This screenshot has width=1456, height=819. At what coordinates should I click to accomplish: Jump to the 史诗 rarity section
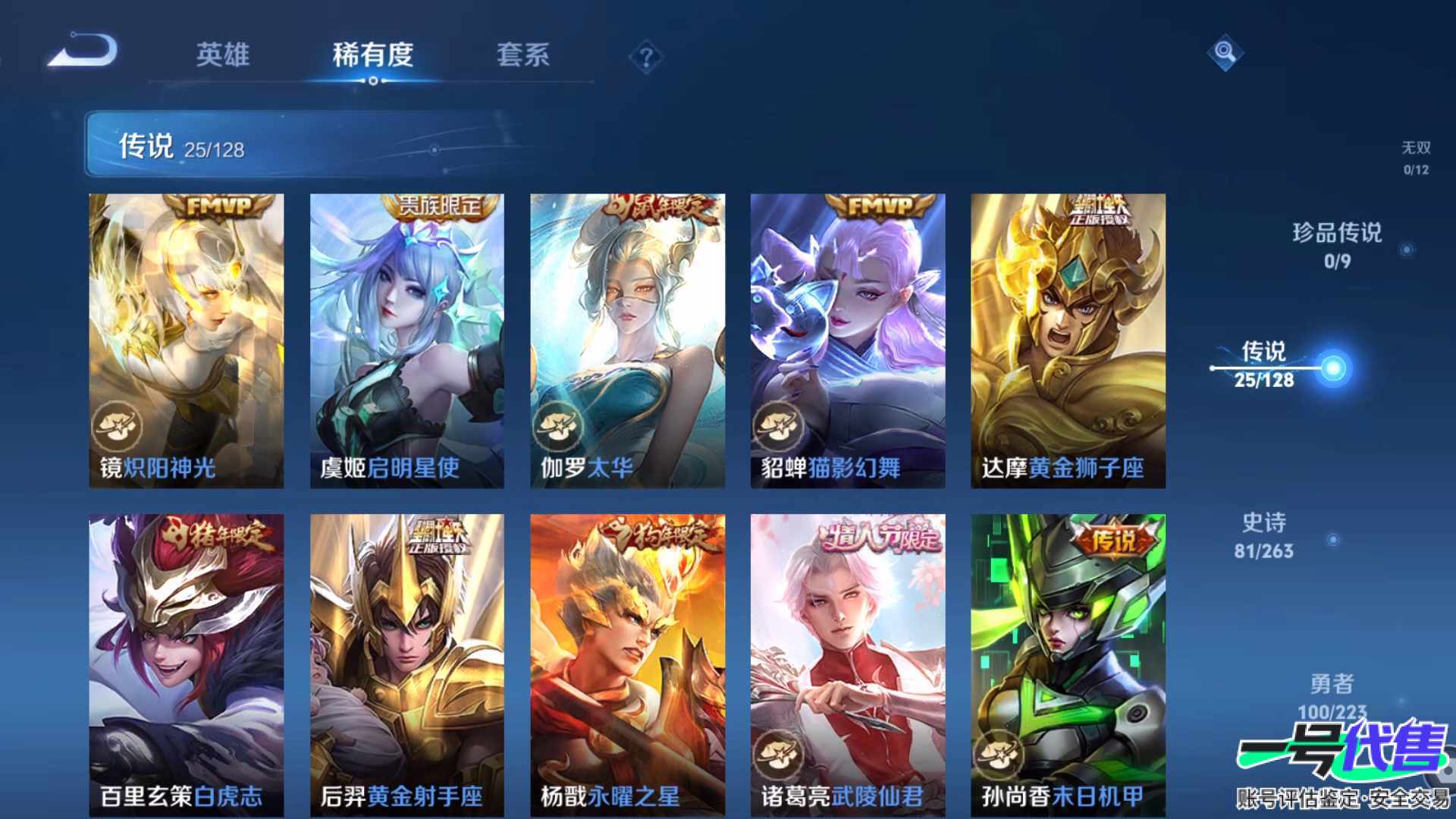1264,535
